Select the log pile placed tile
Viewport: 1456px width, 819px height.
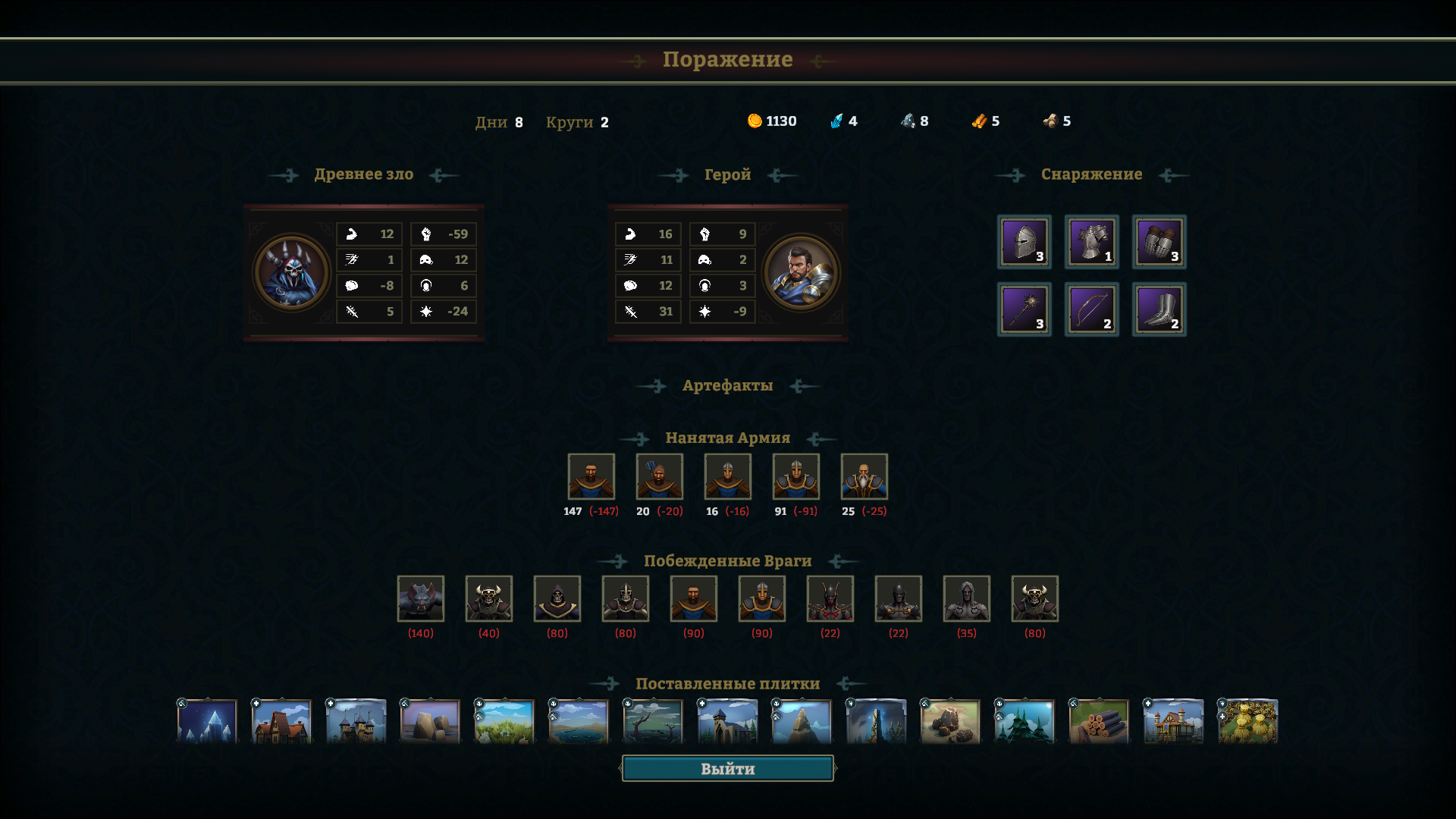click(x=1099, y=721)
